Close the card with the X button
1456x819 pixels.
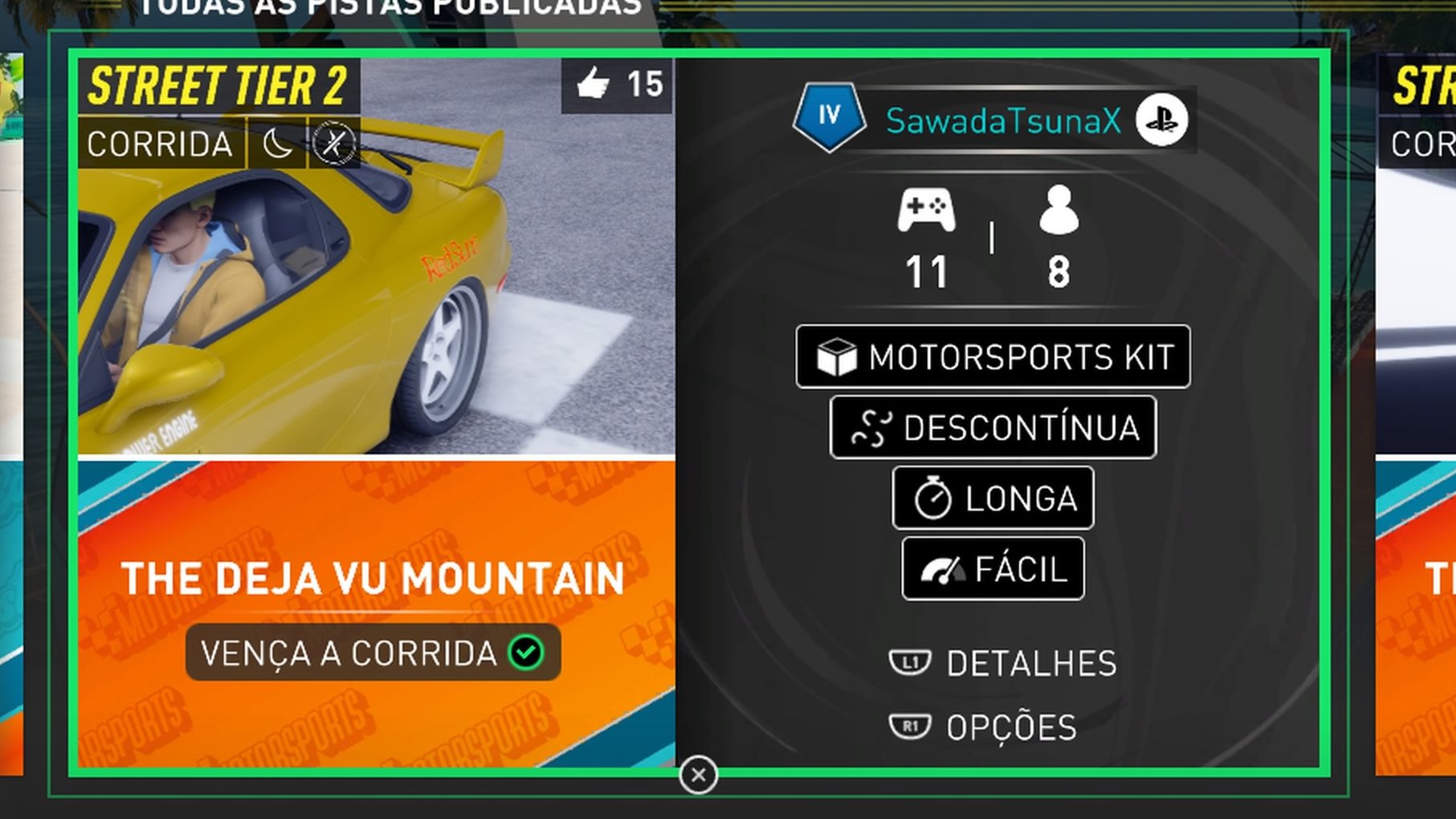tap(698, 775)
